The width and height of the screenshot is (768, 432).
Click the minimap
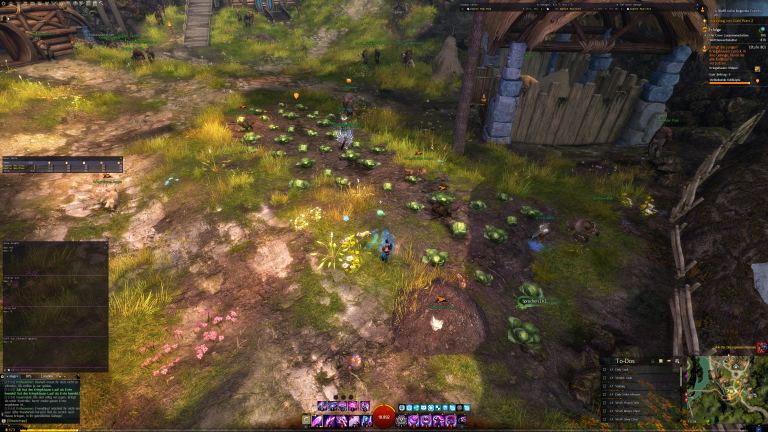tap(726, 390)
